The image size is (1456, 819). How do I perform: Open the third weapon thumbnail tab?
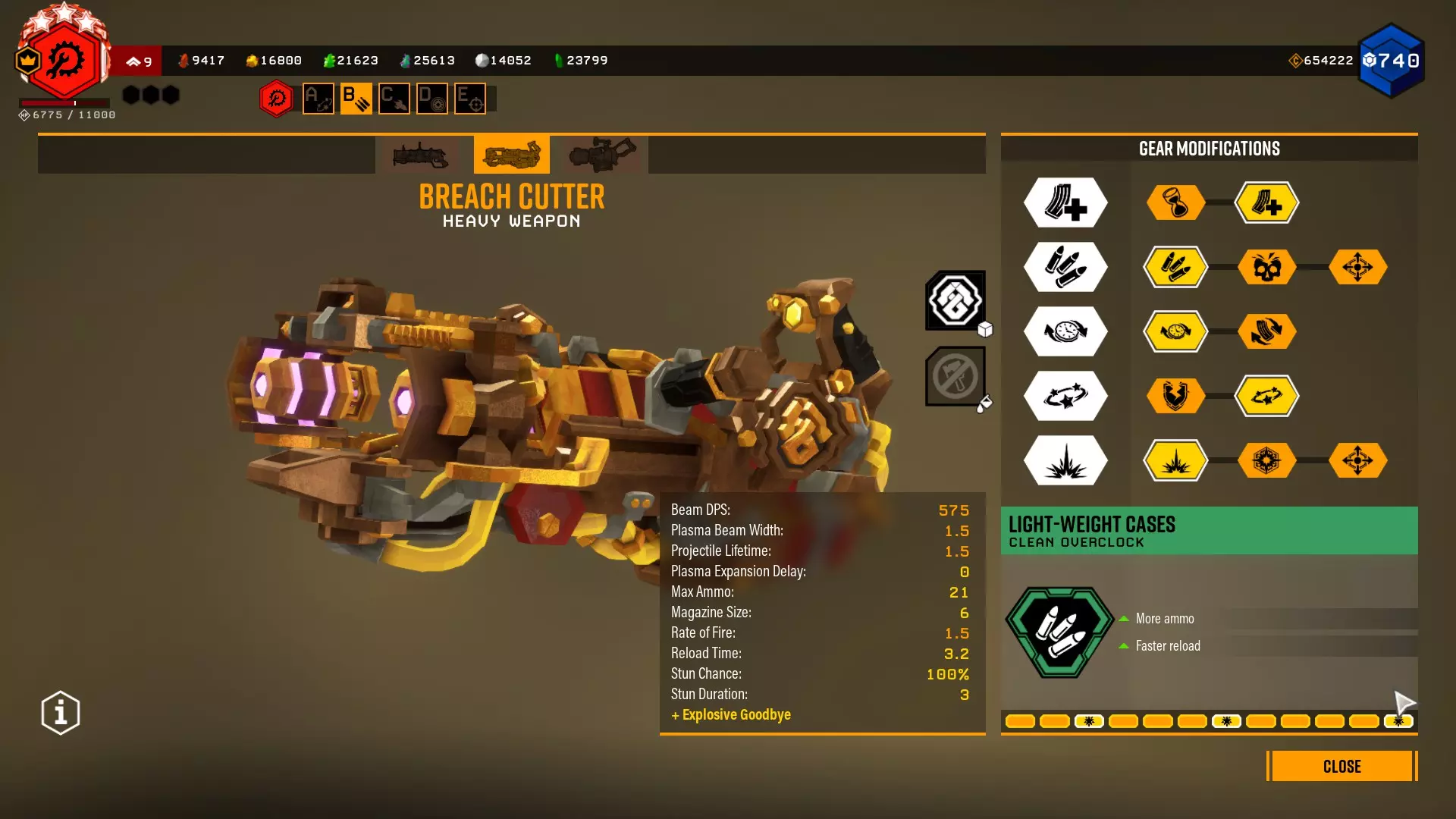click(x=603, y=155)
